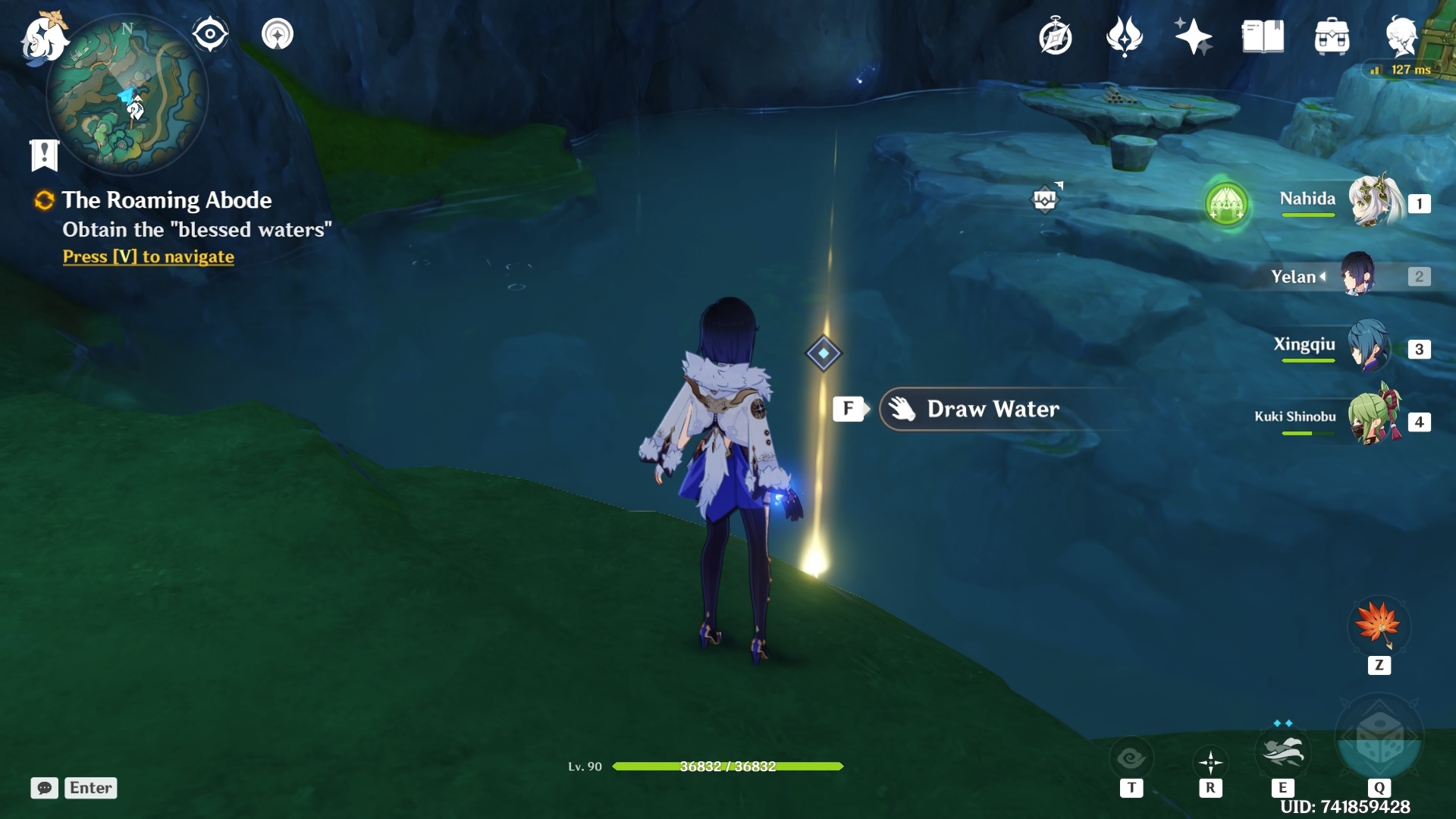This screenshot has width=1456, height=819.
Task: Click the 'Press [V] to navigate' link
Action: pos(149,257)
